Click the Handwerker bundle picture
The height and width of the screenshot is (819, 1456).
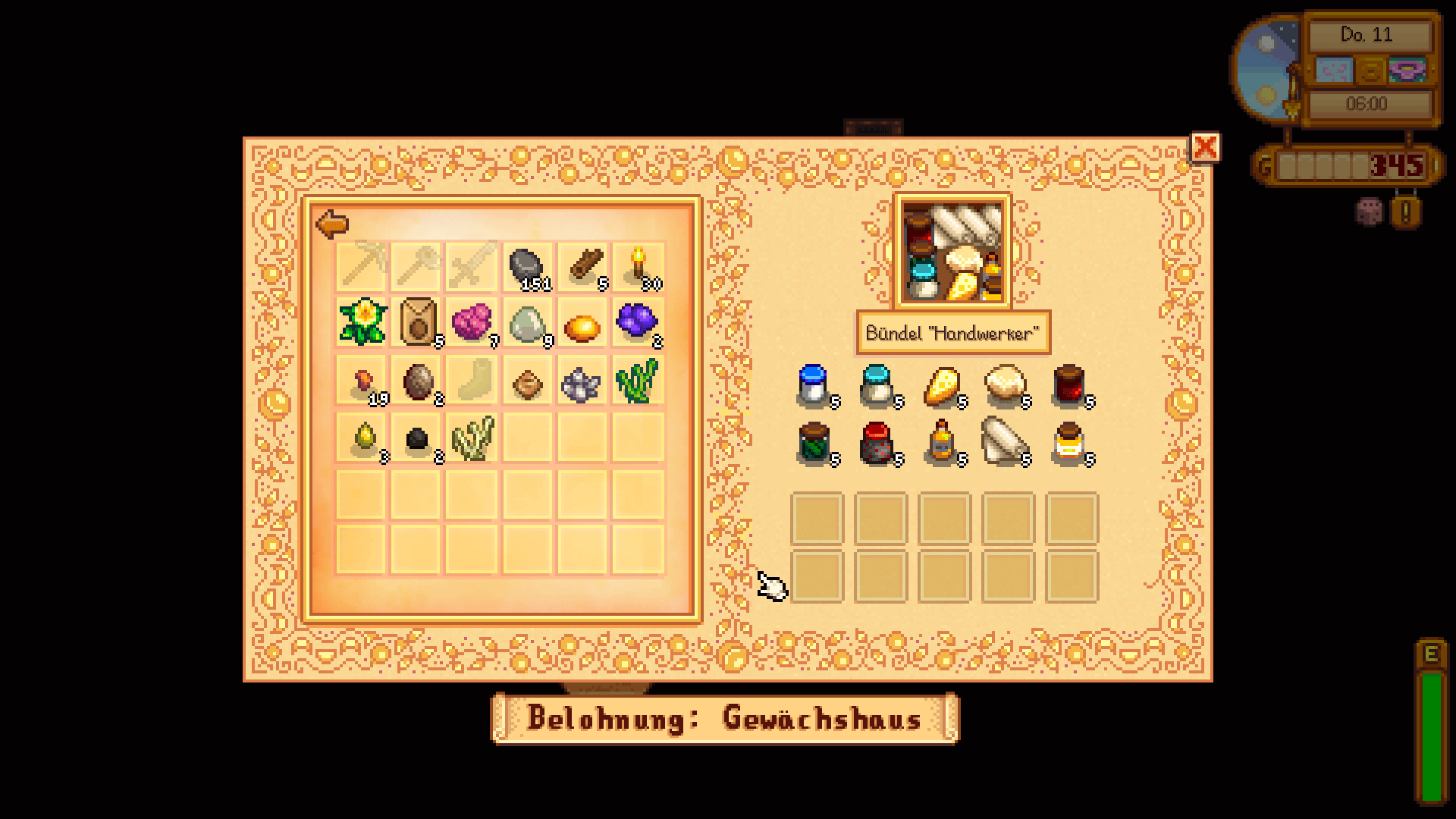click(x=952, y=253)
